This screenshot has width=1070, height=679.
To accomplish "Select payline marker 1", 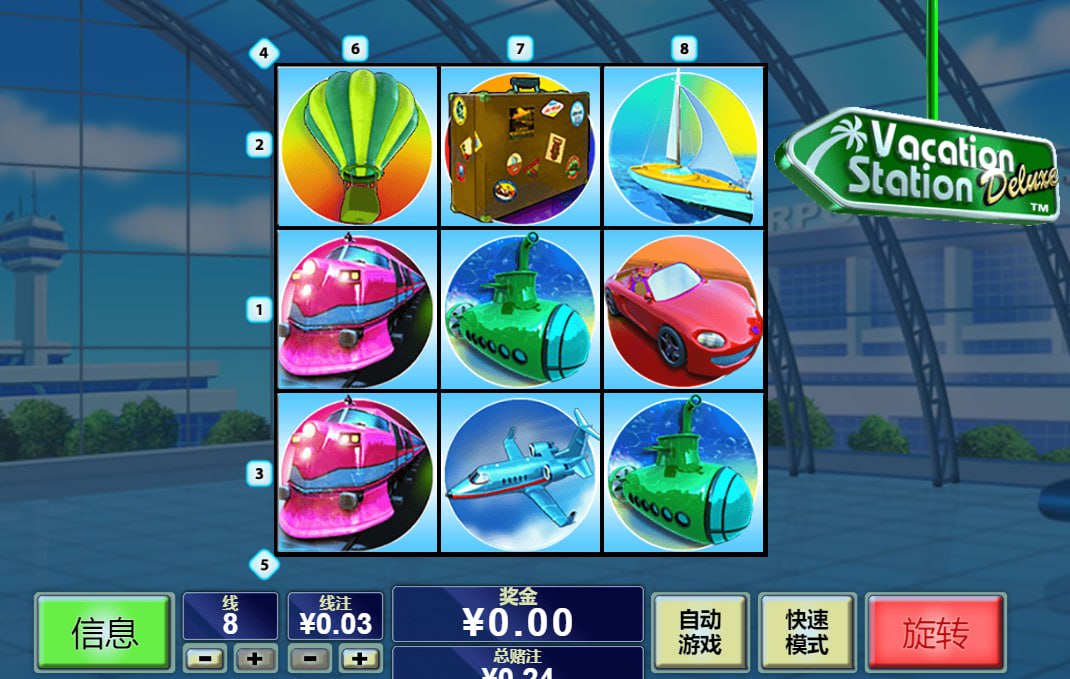I will click(259, 310).
